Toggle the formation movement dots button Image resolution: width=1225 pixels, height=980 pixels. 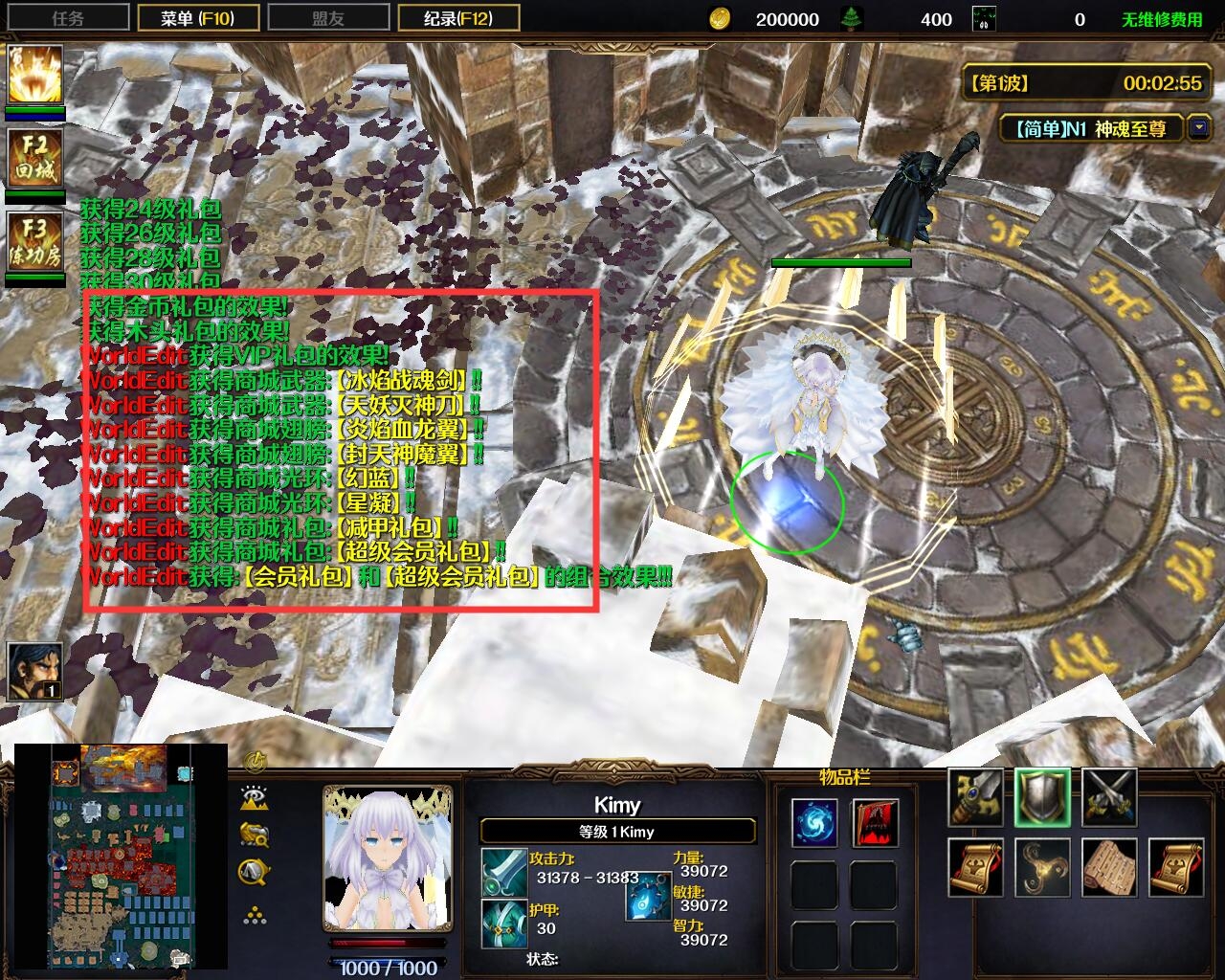pyautogui.click(x=255, y=916)
